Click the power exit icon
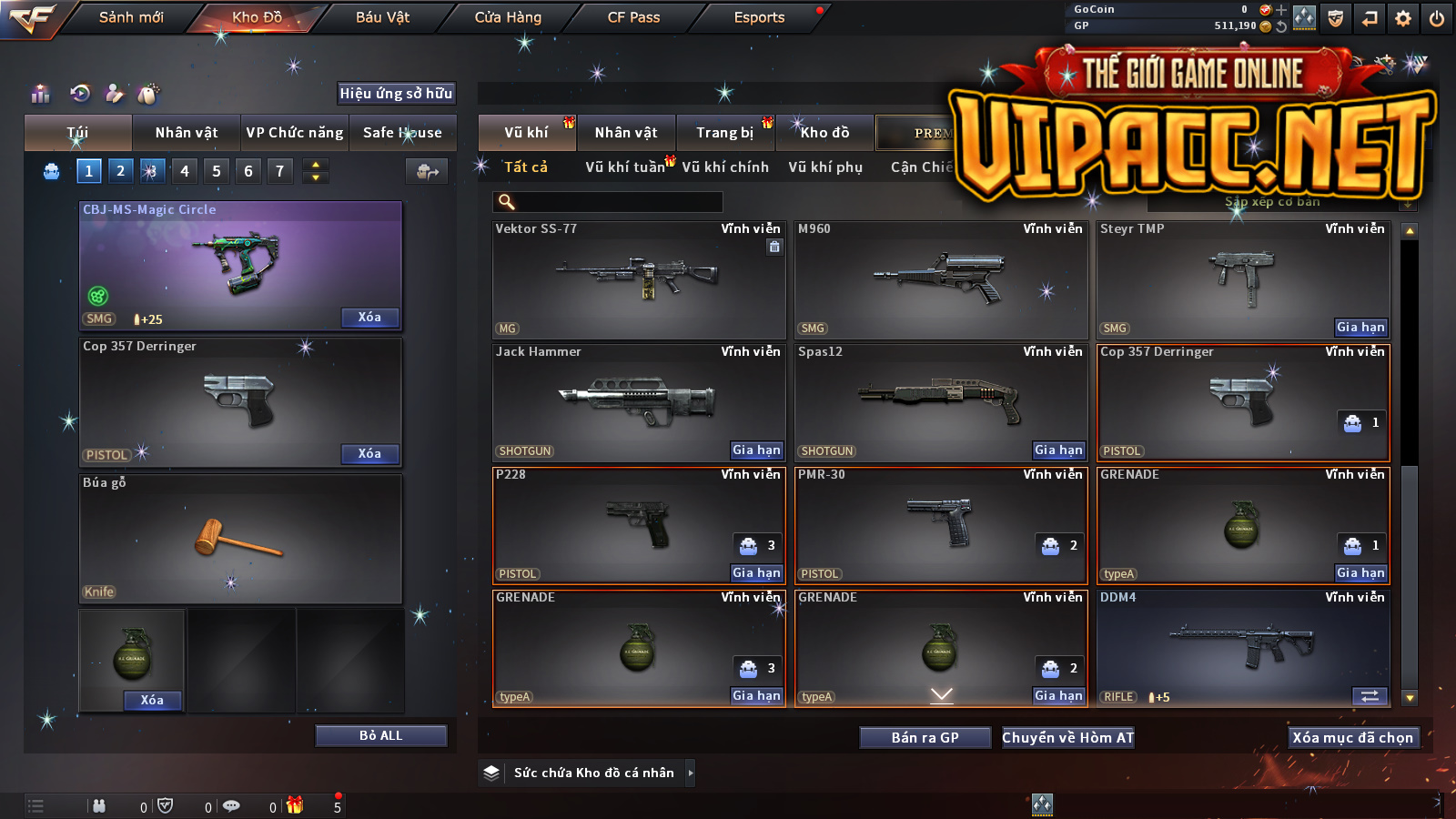This screenshot has height=819, width=1456. (x=1437, y=18)
